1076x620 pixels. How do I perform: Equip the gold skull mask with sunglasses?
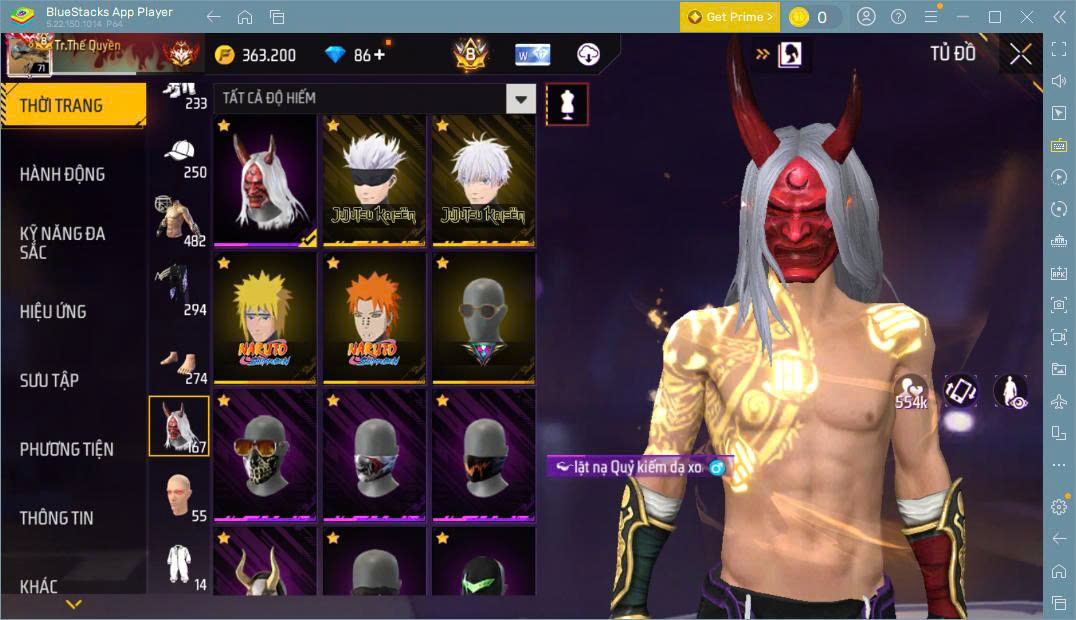[264, 456]
